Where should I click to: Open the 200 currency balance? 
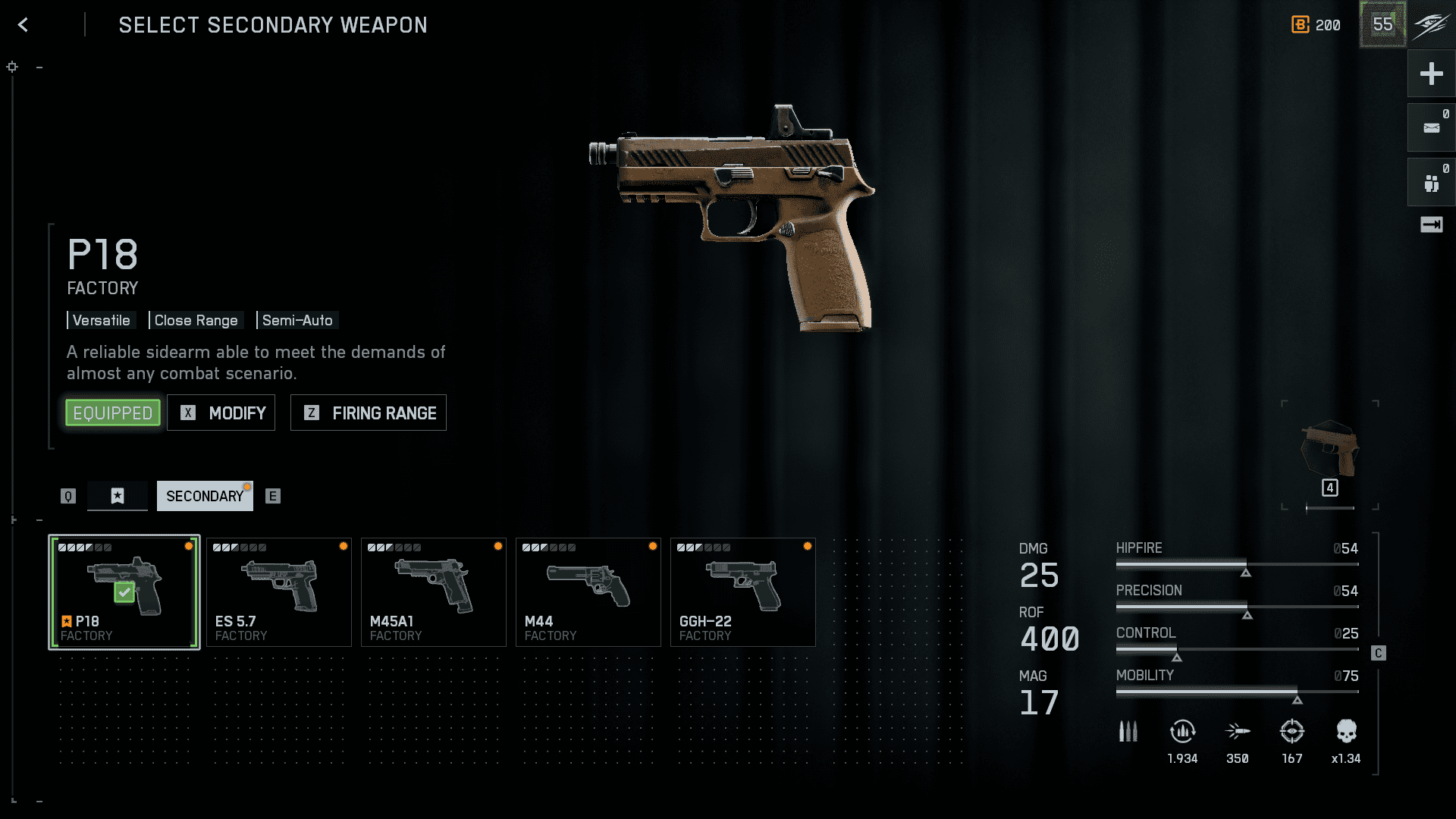[1316, 25]
